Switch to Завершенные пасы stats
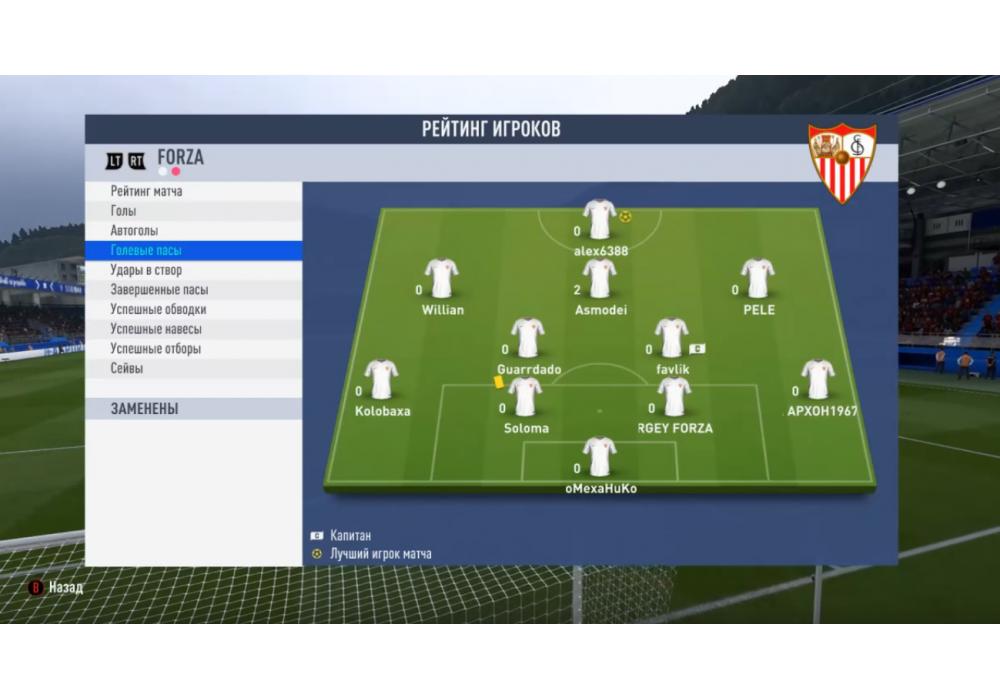 pos(159,290)
